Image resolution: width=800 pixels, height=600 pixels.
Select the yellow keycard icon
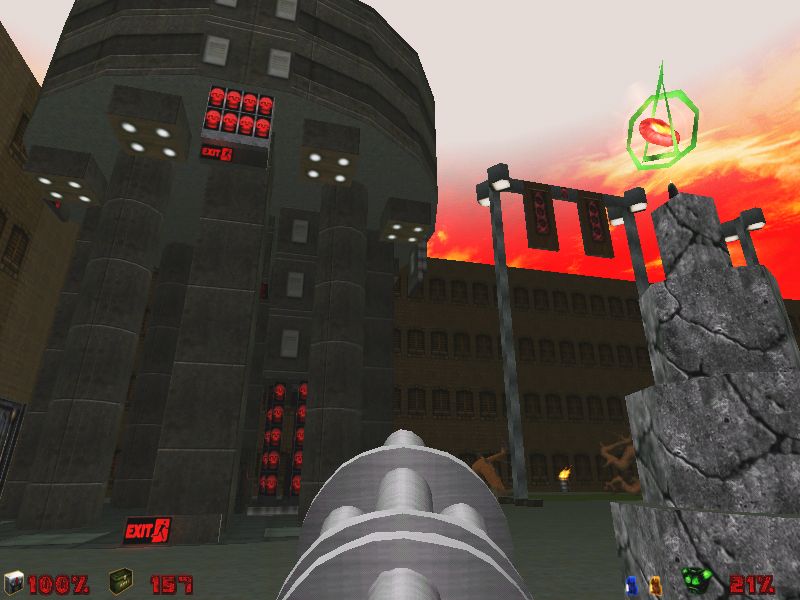[655, 582]
